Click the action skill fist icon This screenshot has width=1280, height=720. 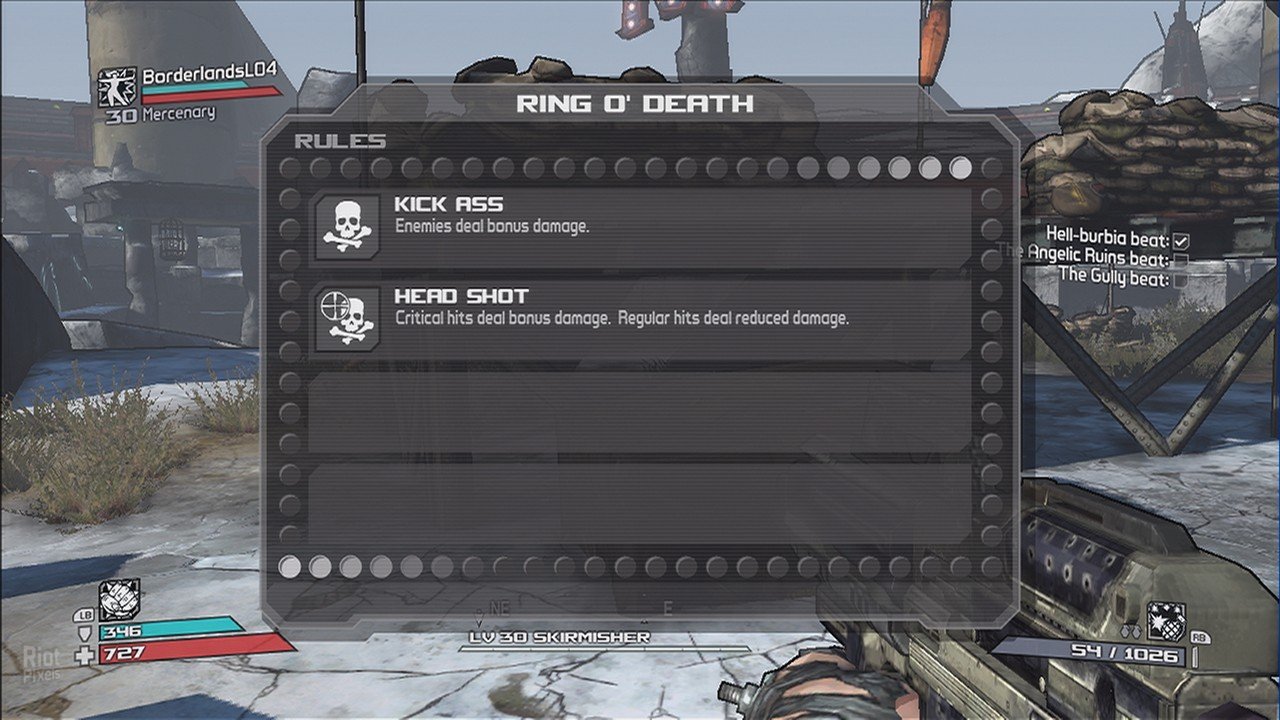click(x=118, y=600)
